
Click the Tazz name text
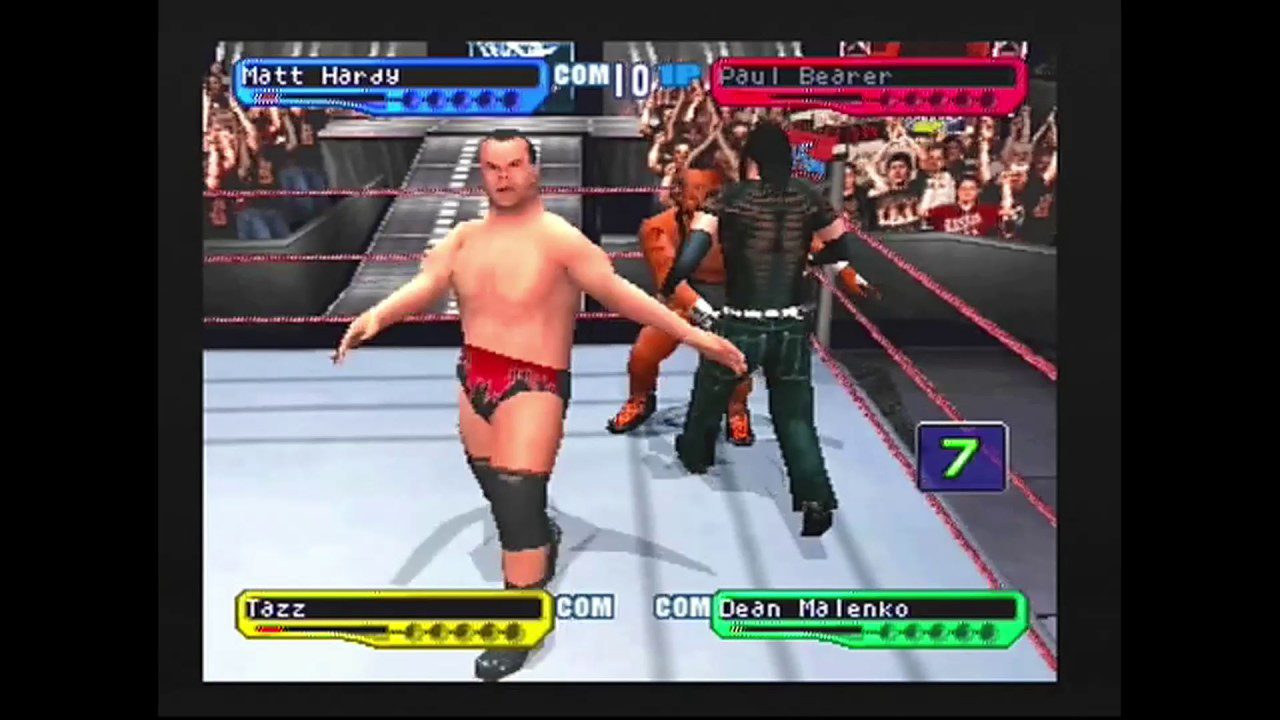coord(277,608)
